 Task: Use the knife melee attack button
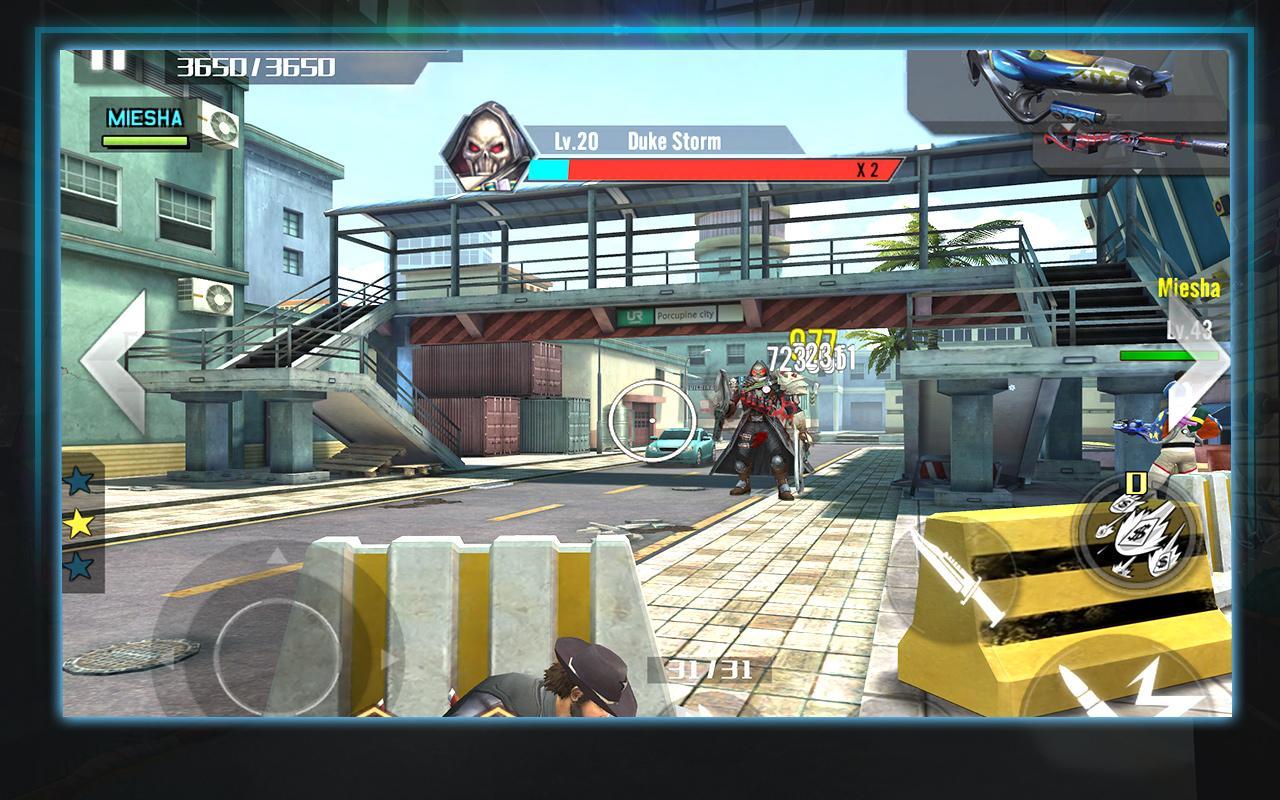(953, 582)
